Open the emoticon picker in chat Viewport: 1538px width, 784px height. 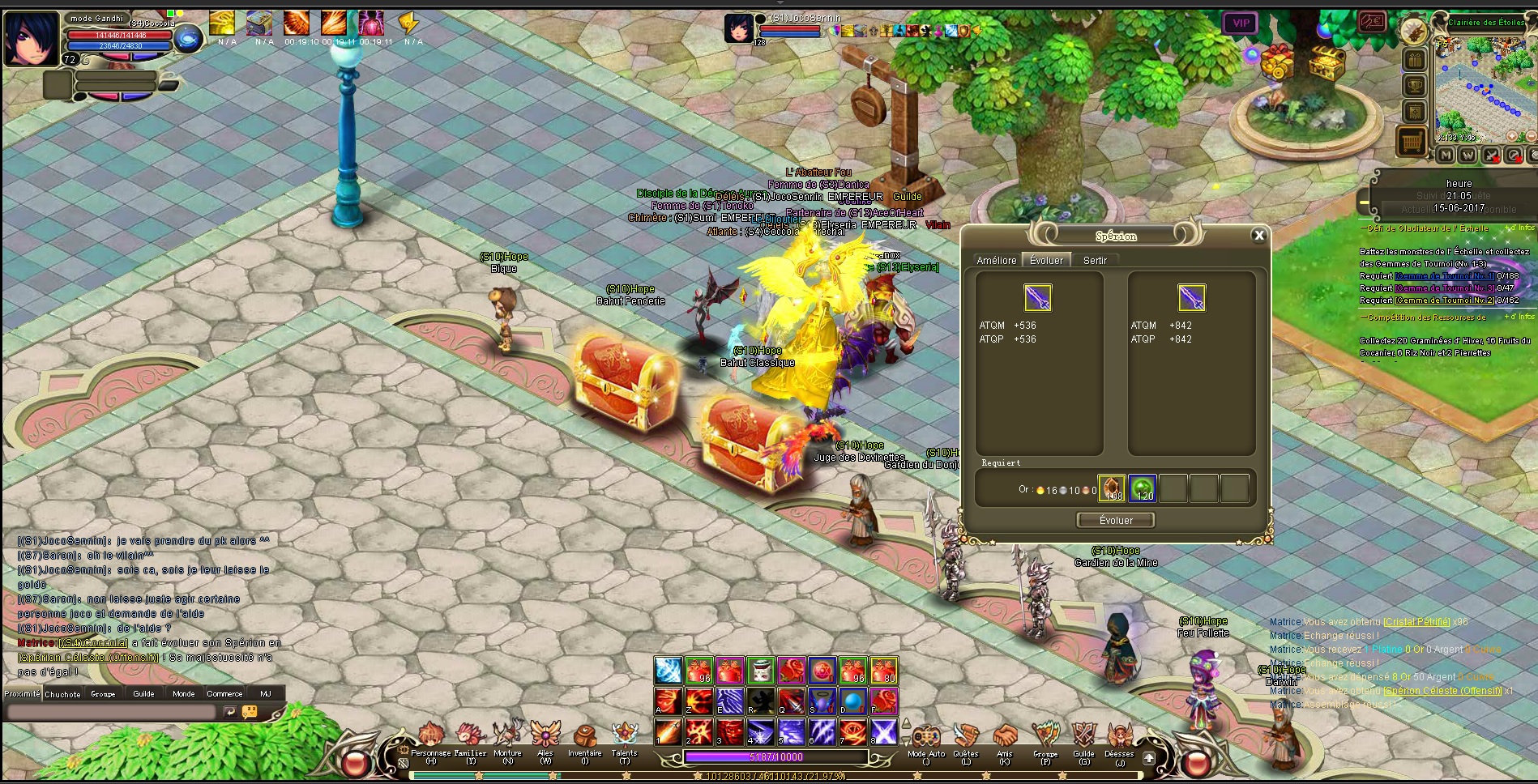click(250, 712)
